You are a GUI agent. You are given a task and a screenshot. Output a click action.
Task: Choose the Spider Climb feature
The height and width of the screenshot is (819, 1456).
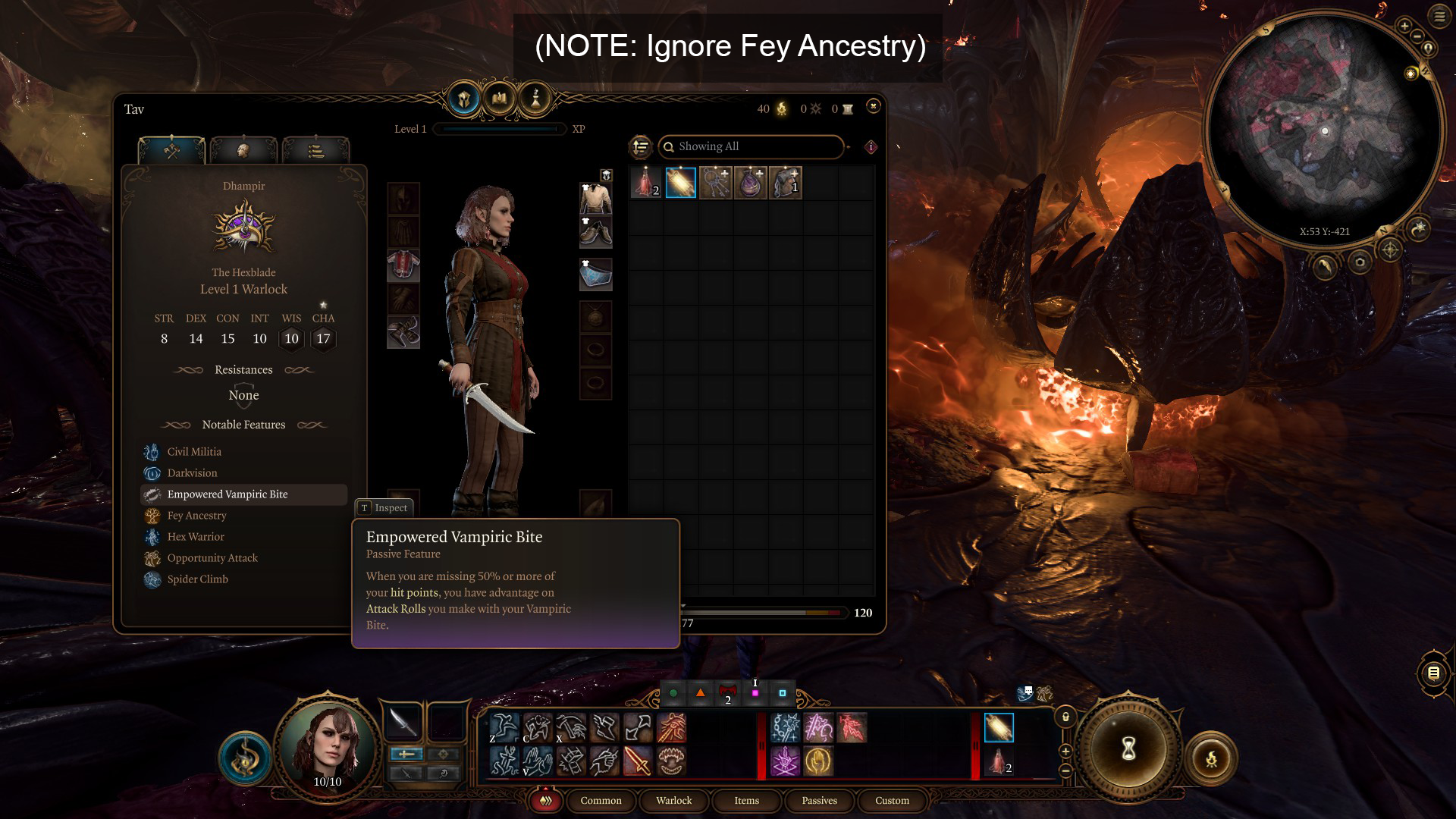click(x=197, y=579)
